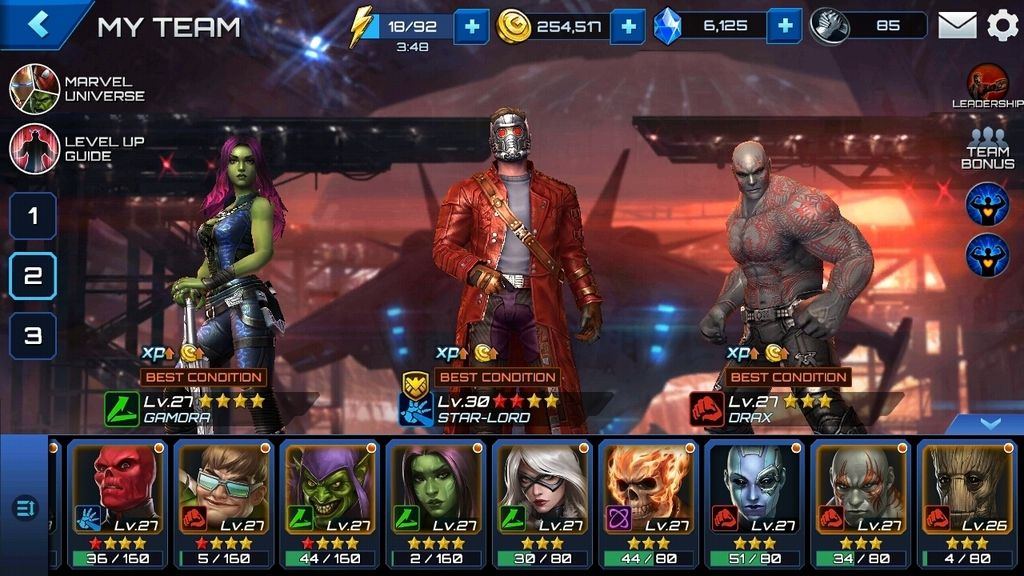Switch to team slot 1

click(33, 216)
